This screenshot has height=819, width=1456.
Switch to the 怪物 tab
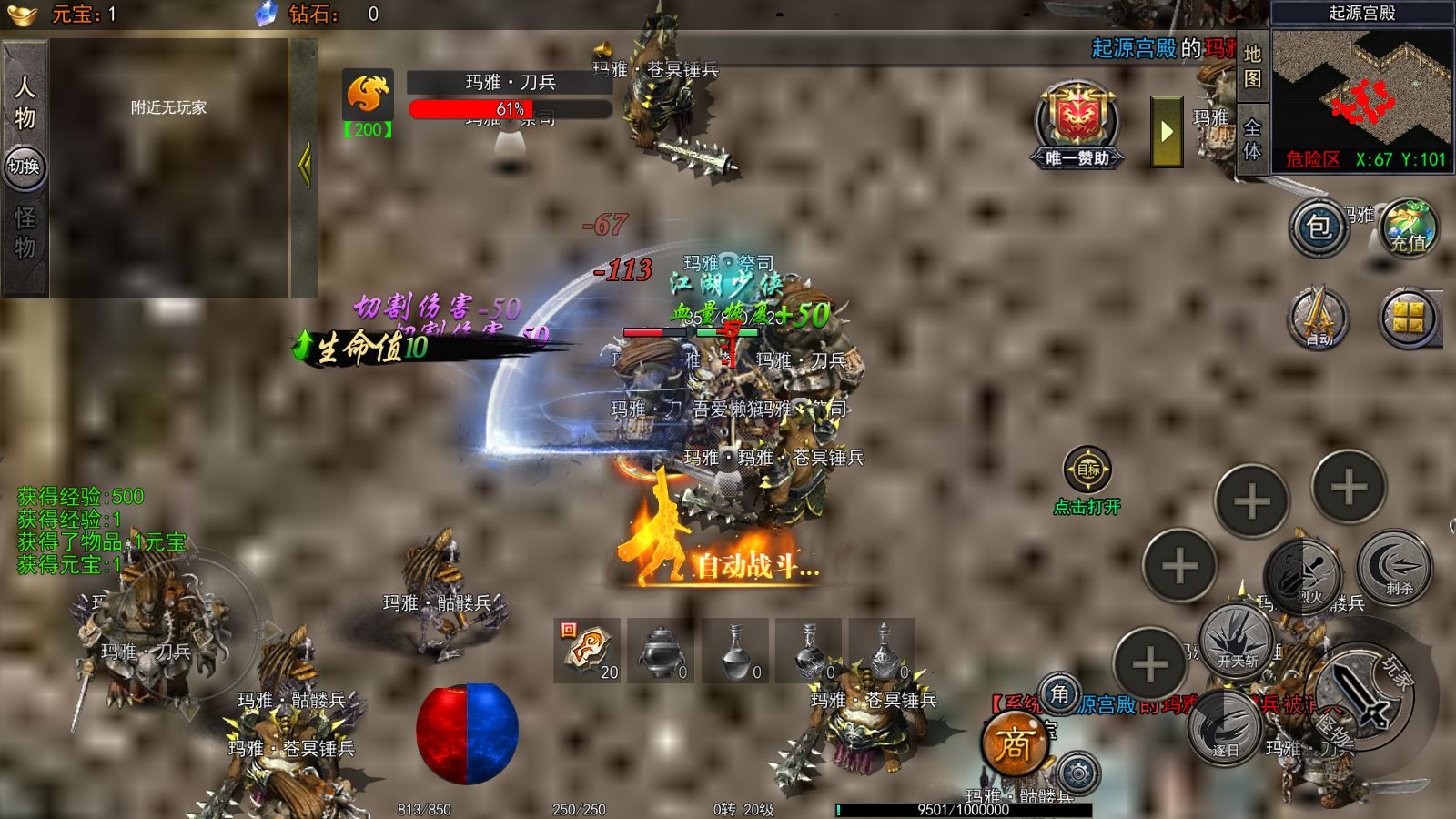25,233
